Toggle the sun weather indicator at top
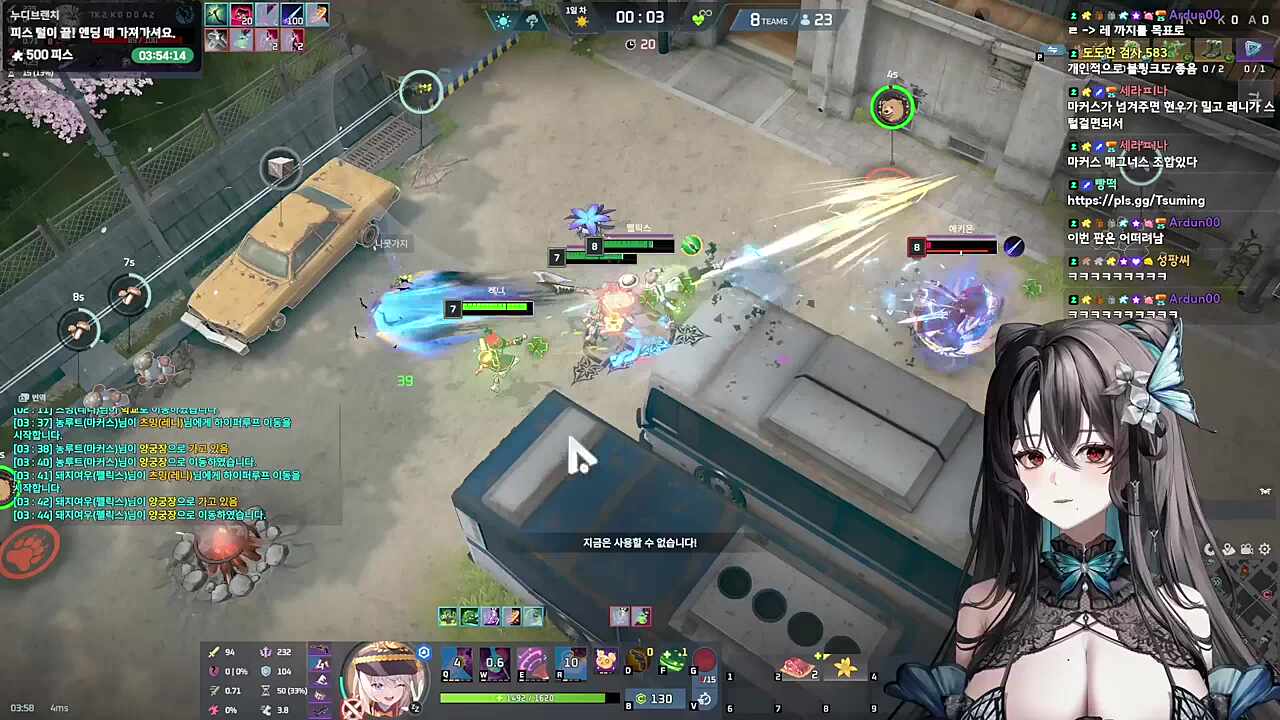 [x=503, y=20]
